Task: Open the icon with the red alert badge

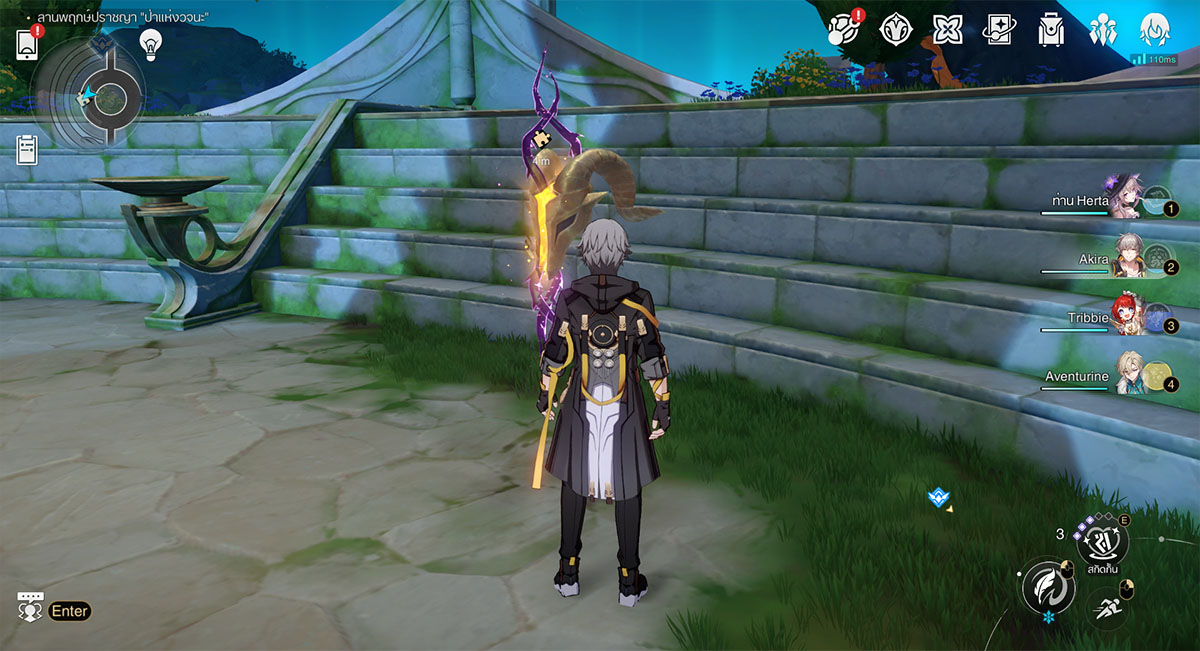Action: pyautogui.click(x=843, y=30)
